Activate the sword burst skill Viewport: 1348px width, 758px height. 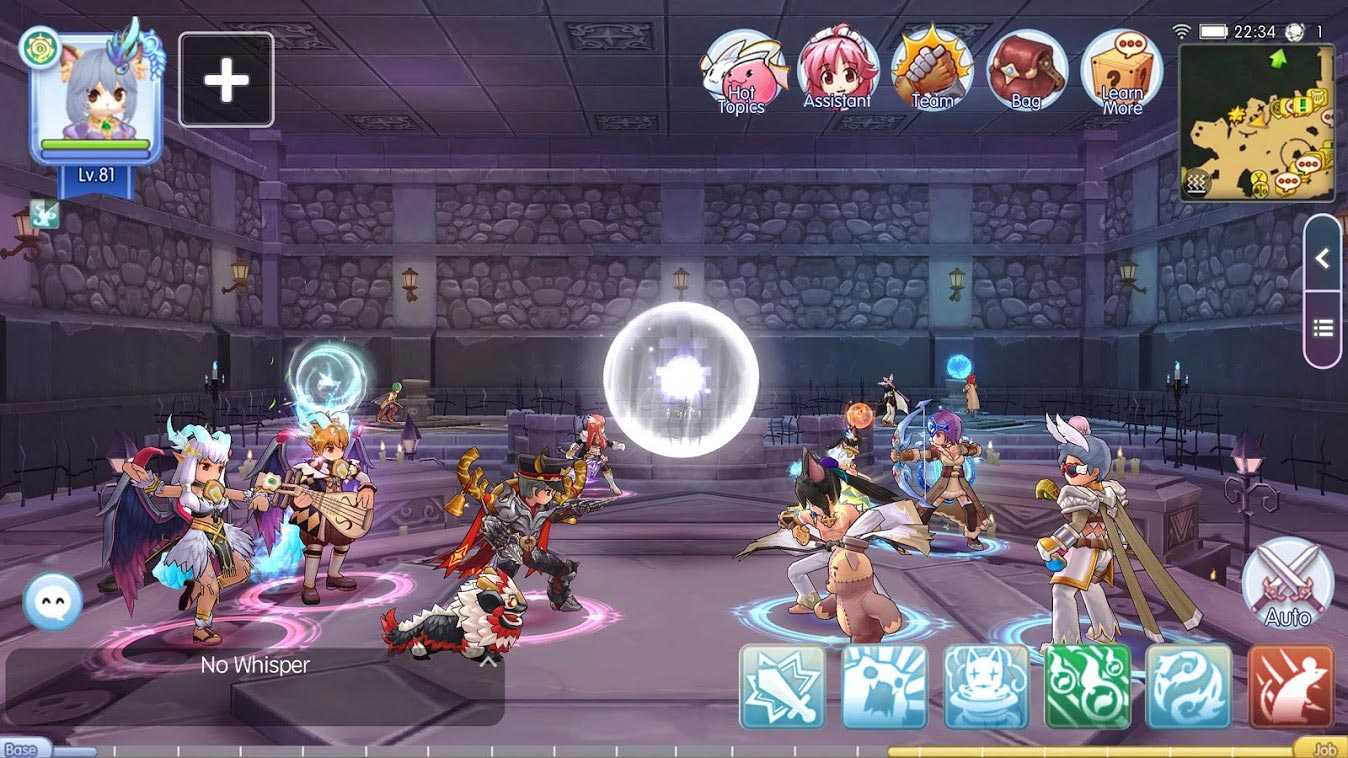click(x=783, y=687)
